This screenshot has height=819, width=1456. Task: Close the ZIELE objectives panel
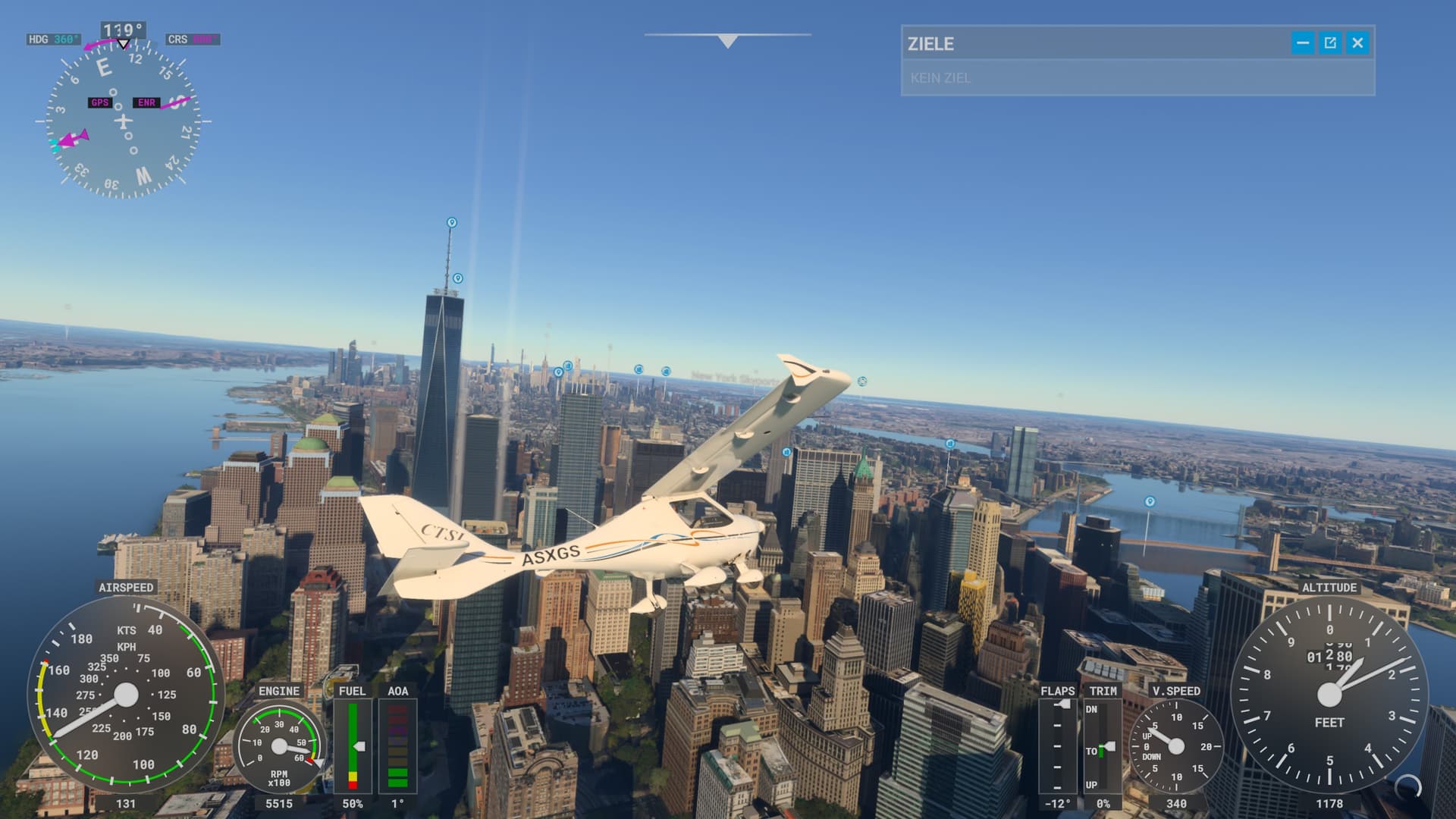point(1357,43)
